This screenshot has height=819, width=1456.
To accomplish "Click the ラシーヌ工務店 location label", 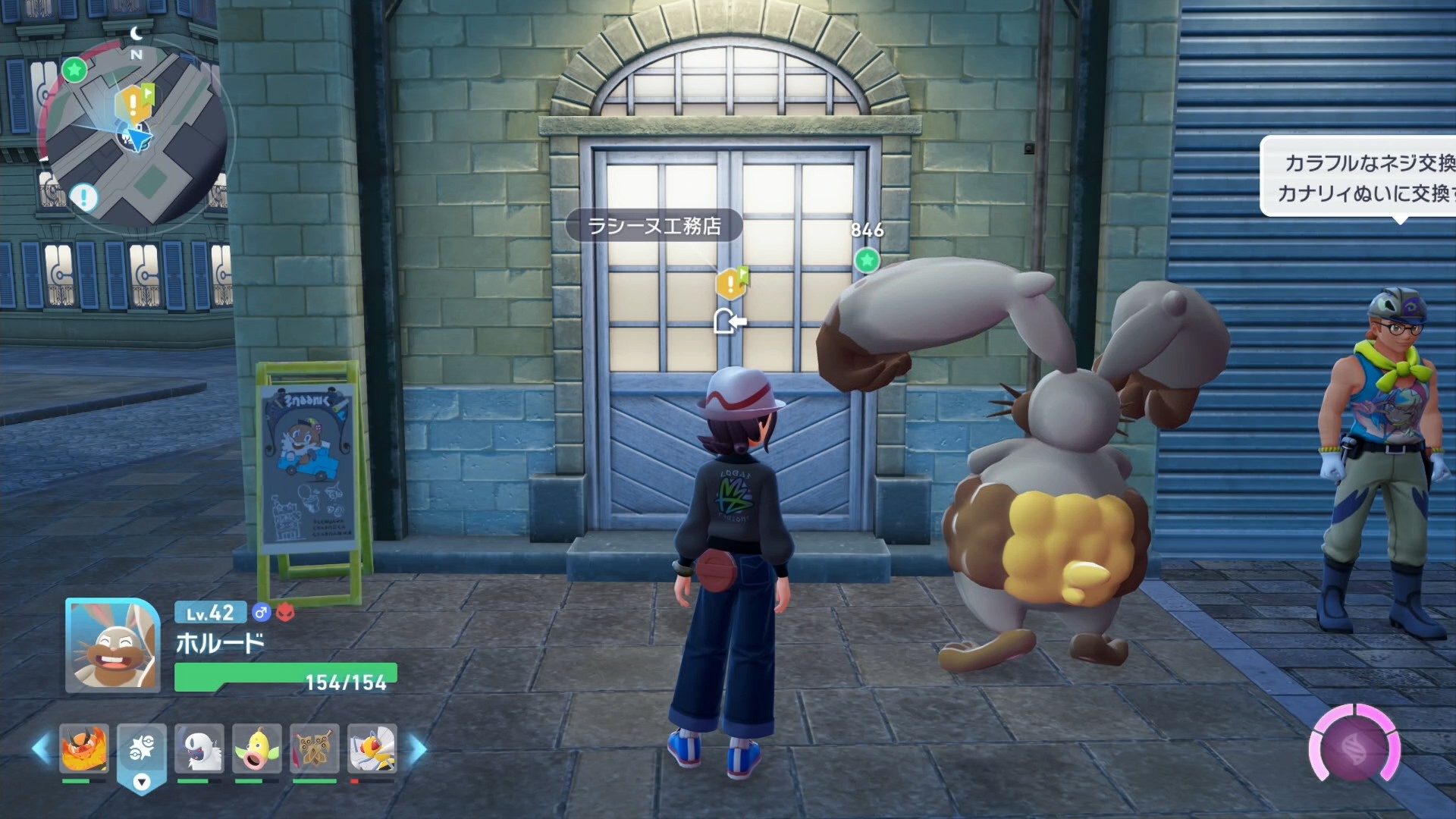I will tap(654, 226).
